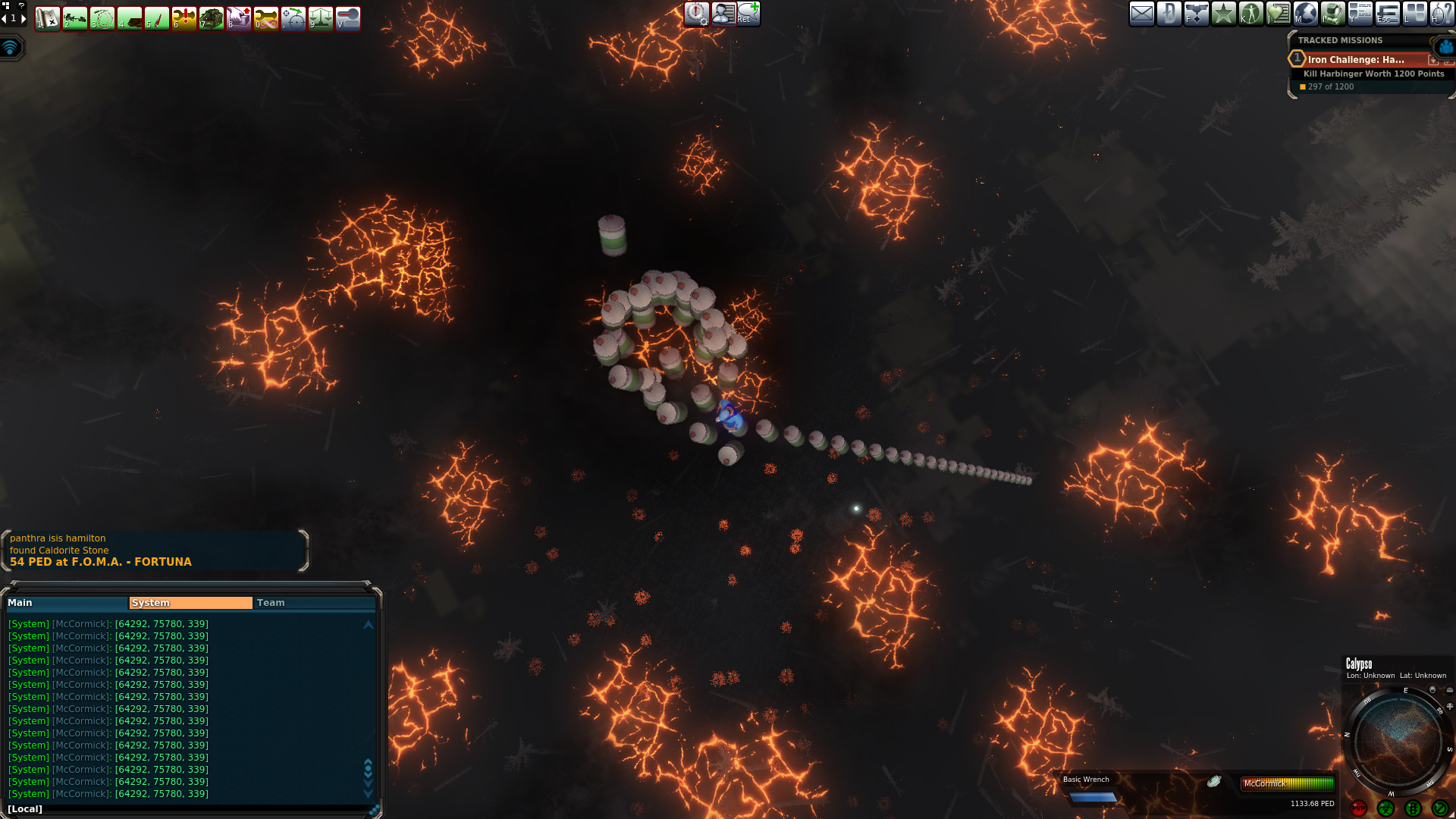Viewport: 1456px width, 819px height.
Task: Open the inventory backpack icon
Action: point(1332,14)
